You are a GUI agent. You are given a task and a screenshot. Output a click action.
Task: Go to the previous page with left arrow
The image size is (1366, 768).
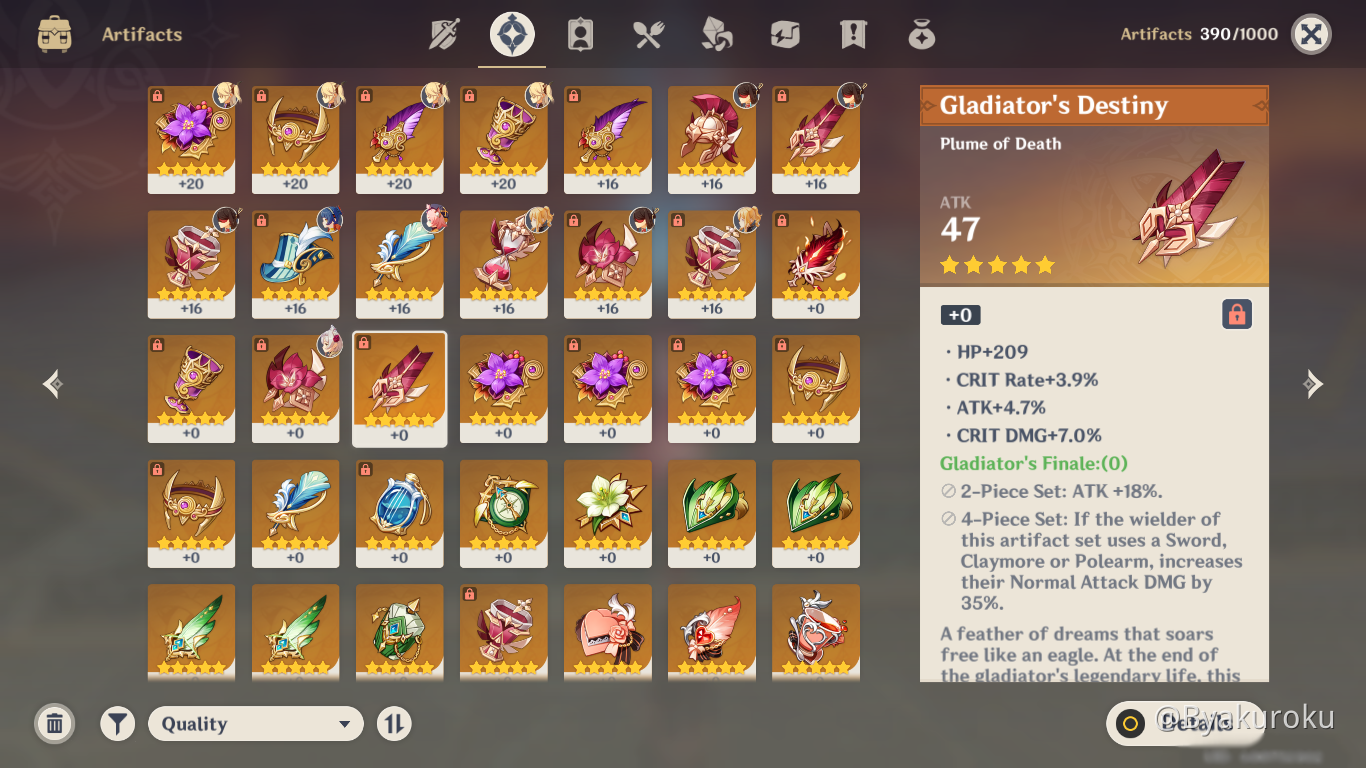53,384
